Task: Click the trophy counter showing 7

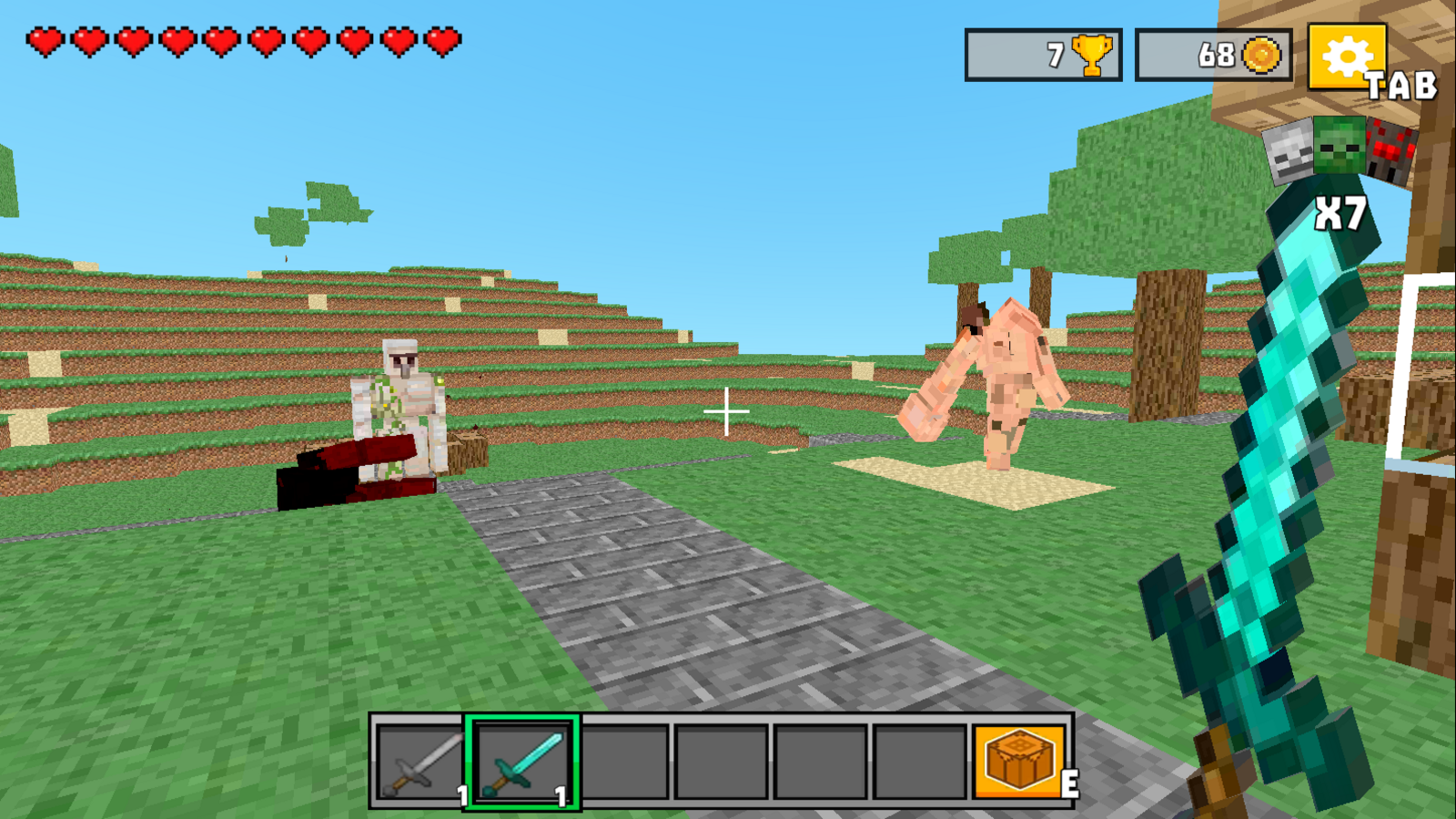Action: 1042,55
